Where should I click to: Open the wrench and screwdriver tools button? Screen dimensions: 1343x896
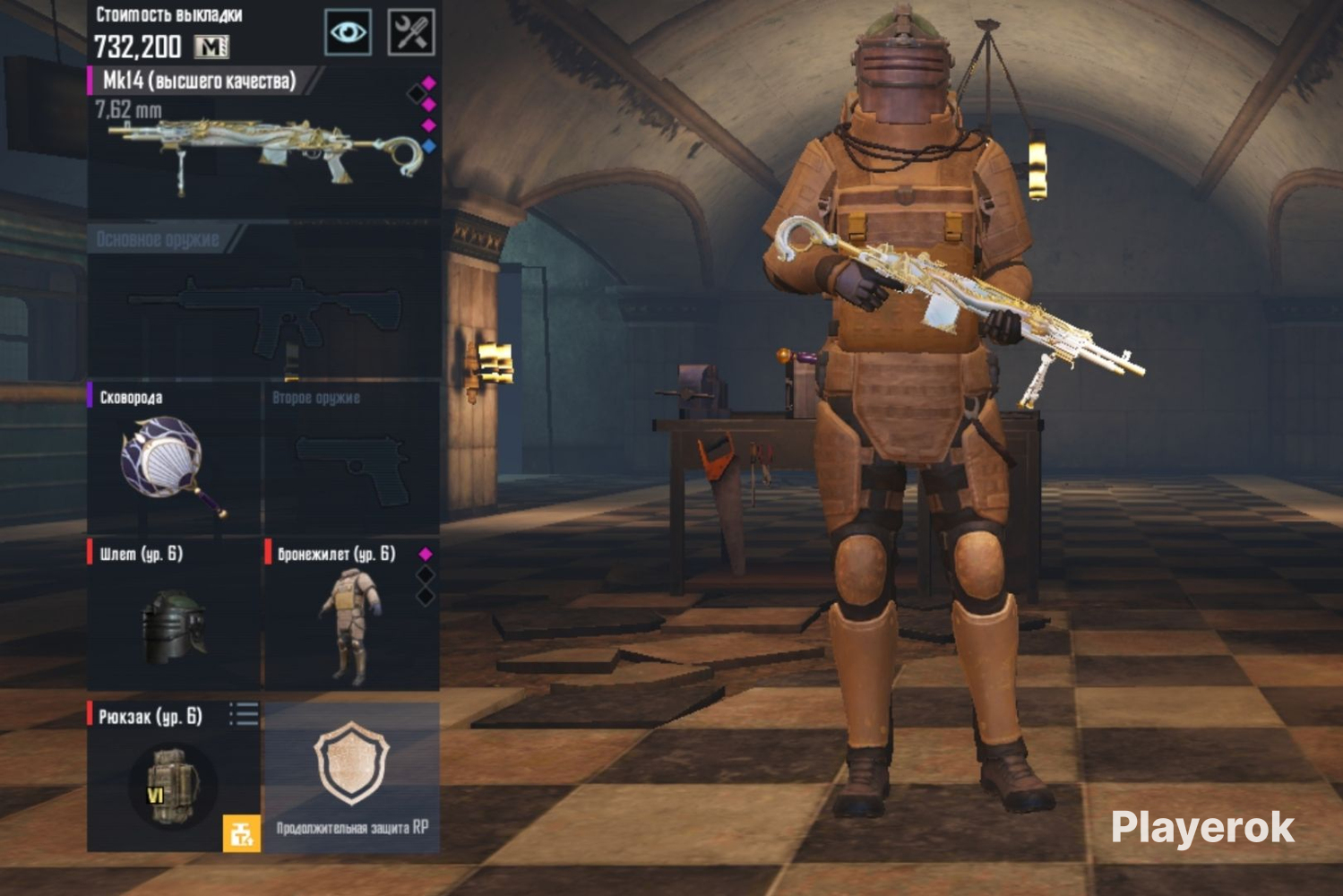[x=411, y=33]
